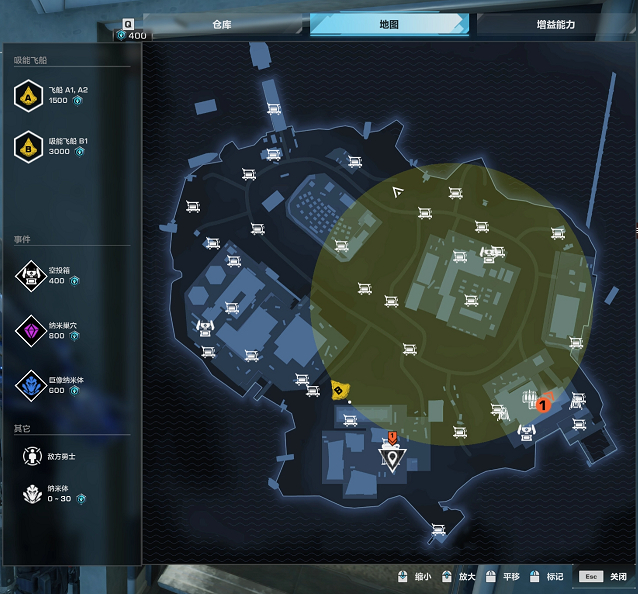Click the yellow B ship marker on map

[x=339, y=389]
